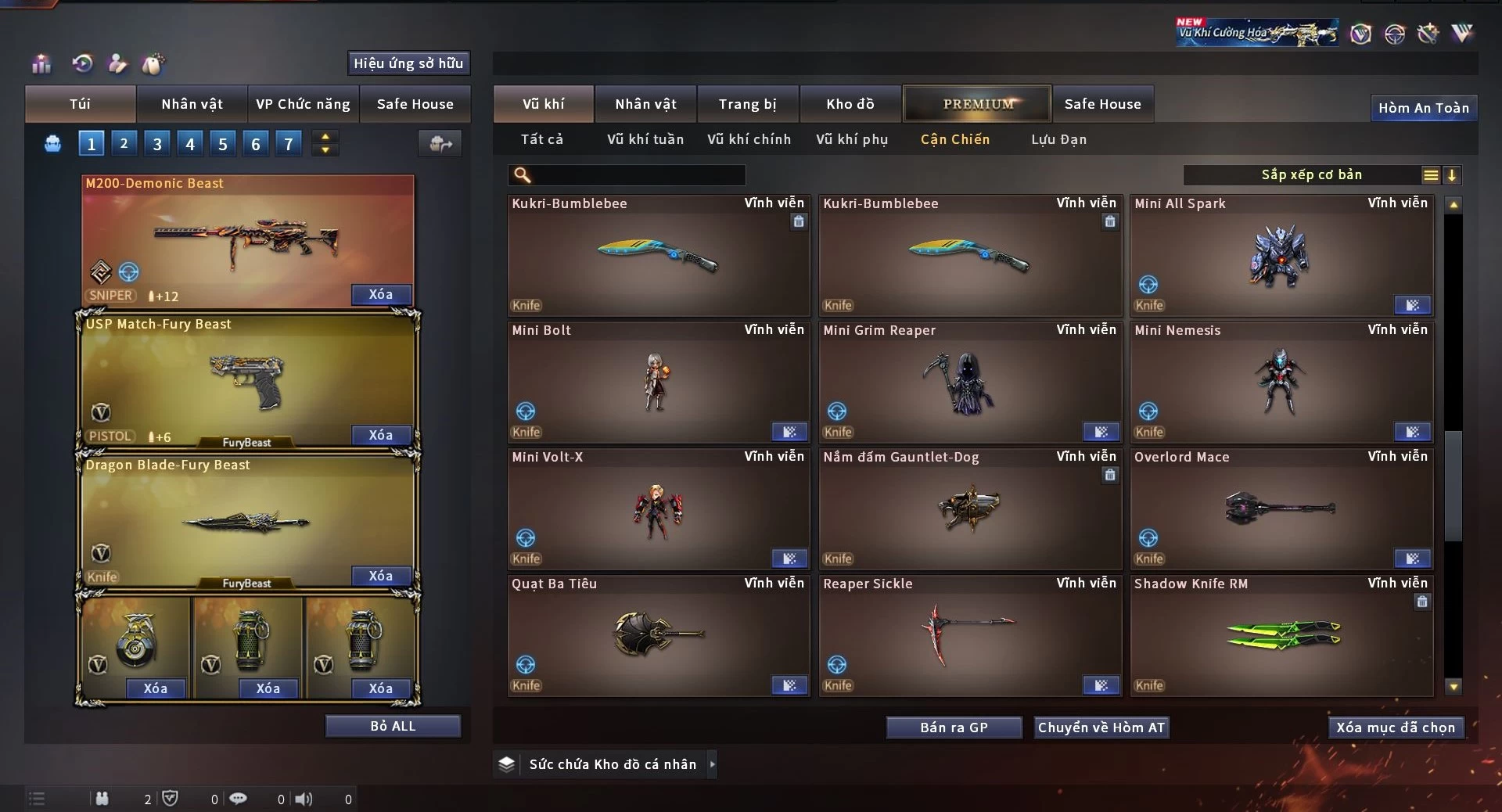
Task: Select the Lựu Đạn category
Action: (1058, 139)
